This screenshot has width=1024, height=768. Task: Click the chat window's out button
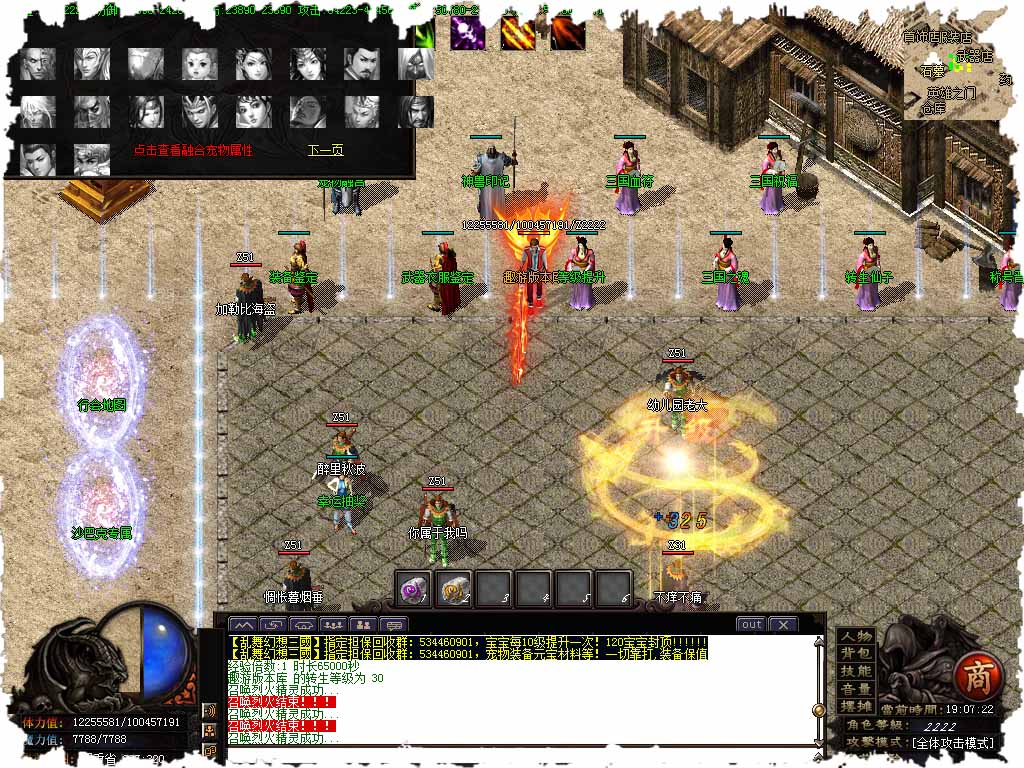[x=750, y=625]
